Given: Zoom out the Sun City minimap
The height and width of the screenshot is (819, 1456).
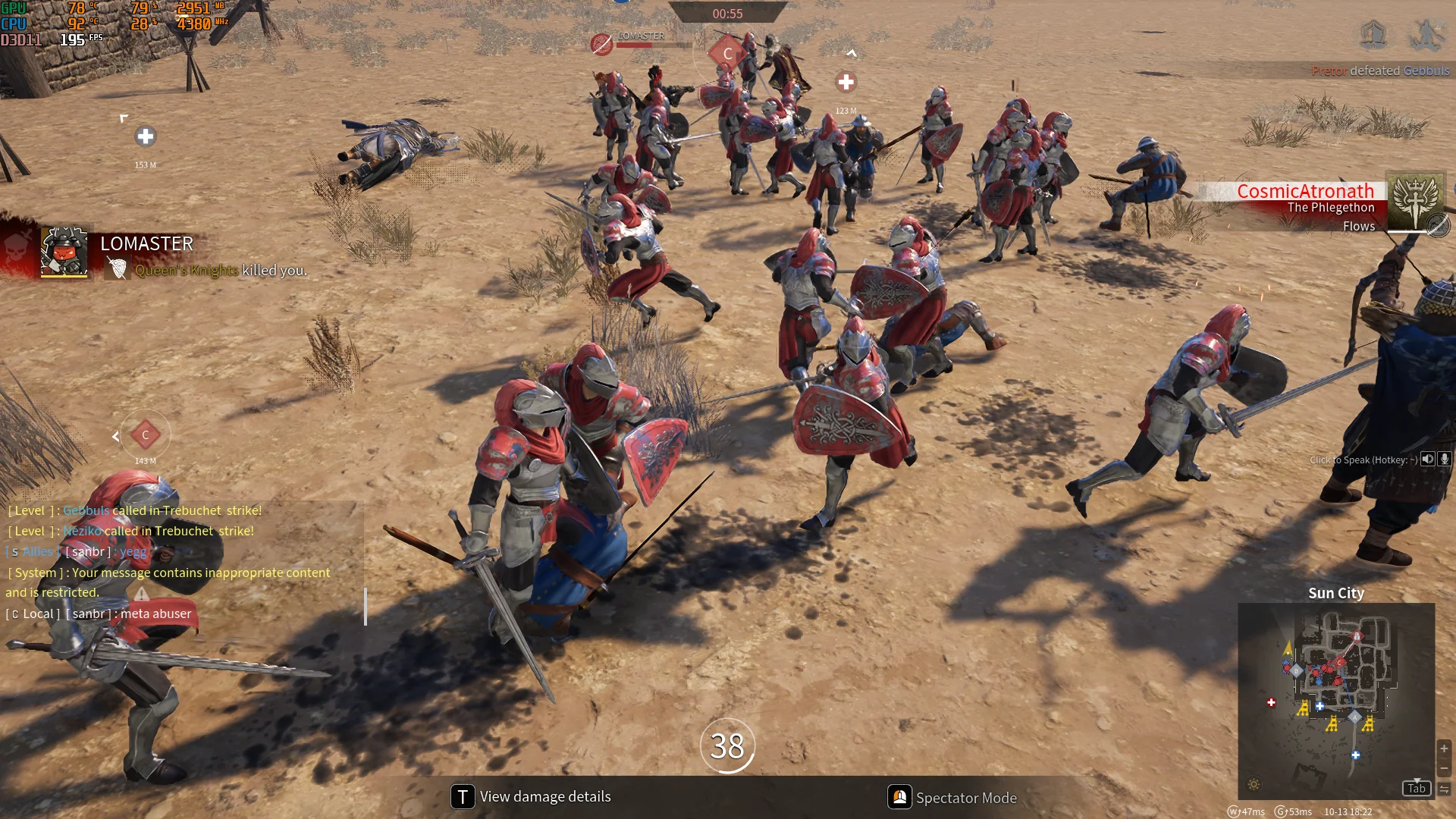Looking at the screenshot, I should point(1444,768).
